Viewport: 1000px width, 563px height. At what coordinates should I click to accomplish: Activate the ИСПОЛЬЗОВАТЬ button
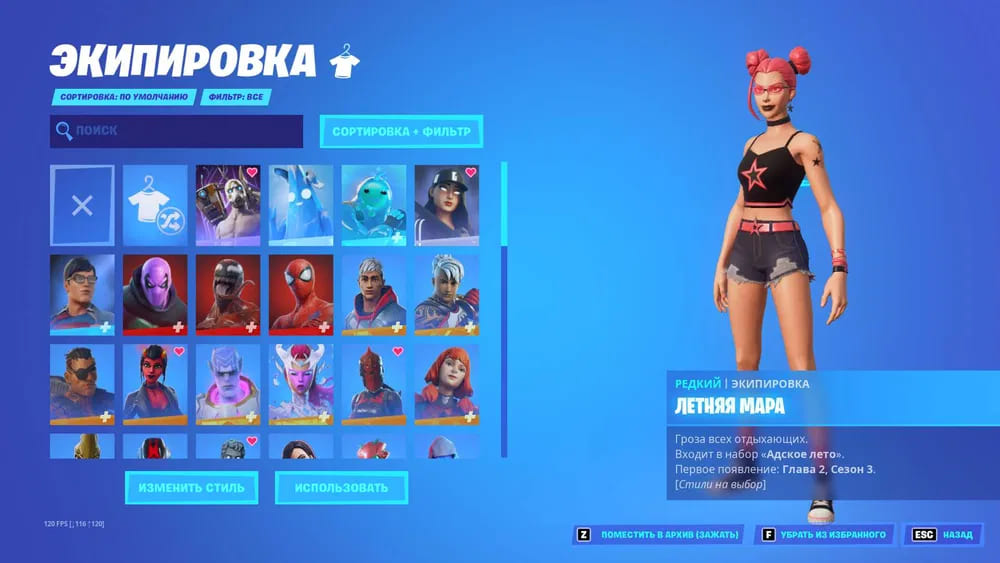(341, 488)
